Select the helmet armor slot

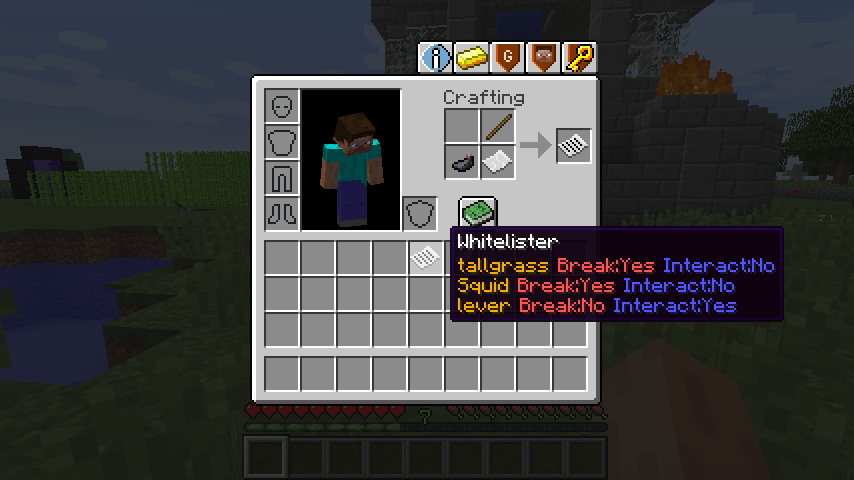282,106
